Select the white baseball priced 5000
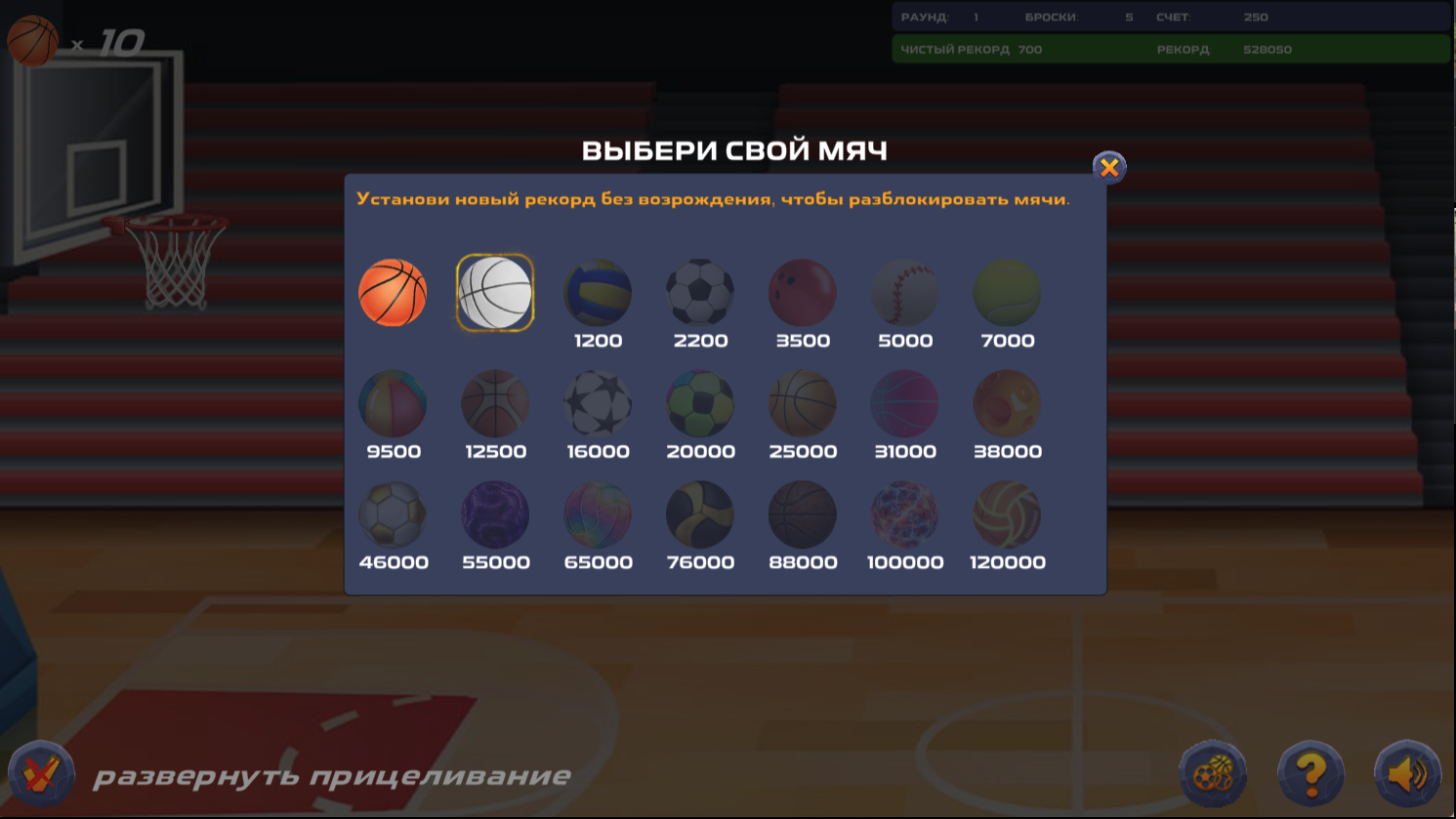The image size is (1456, 819). (x=905, y=292)
